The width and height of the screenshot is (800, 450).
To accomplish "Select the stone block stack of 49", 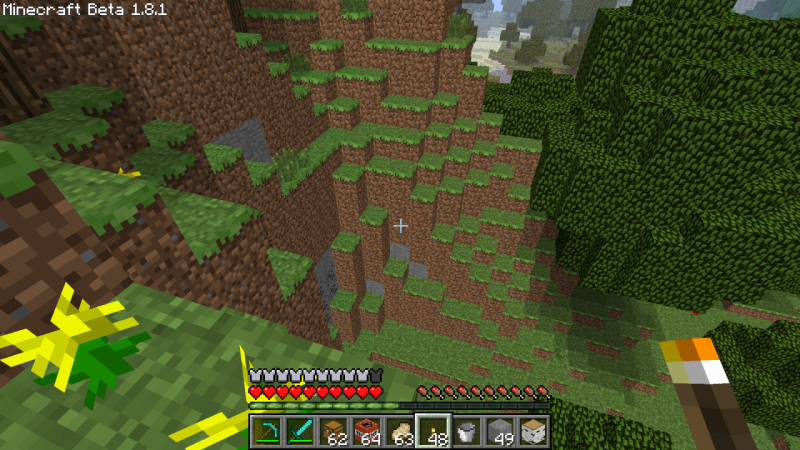I will click(499, 432).
